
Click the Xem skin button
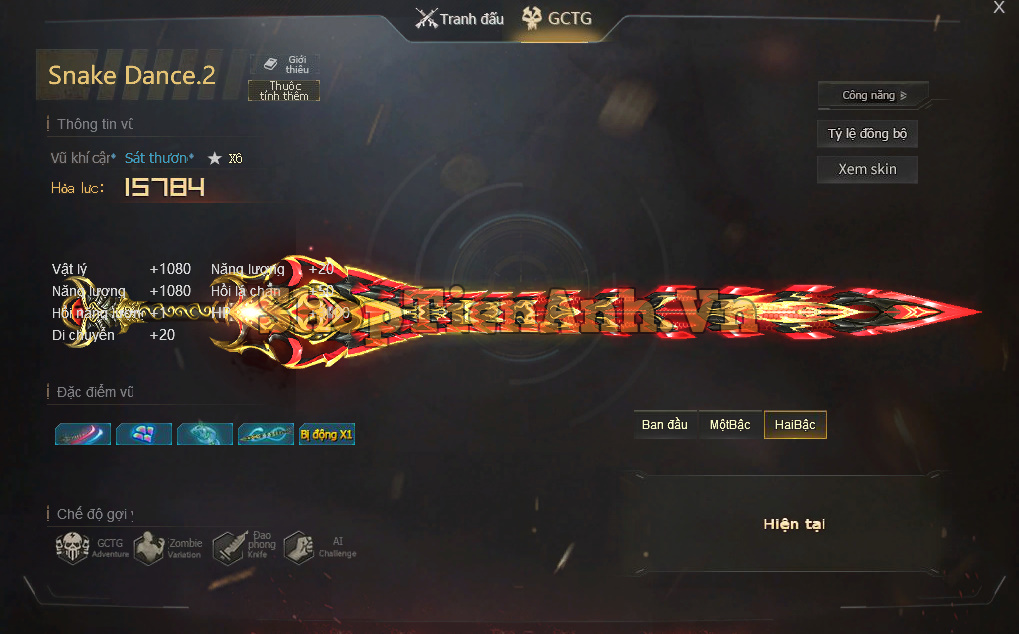[867, 169]
